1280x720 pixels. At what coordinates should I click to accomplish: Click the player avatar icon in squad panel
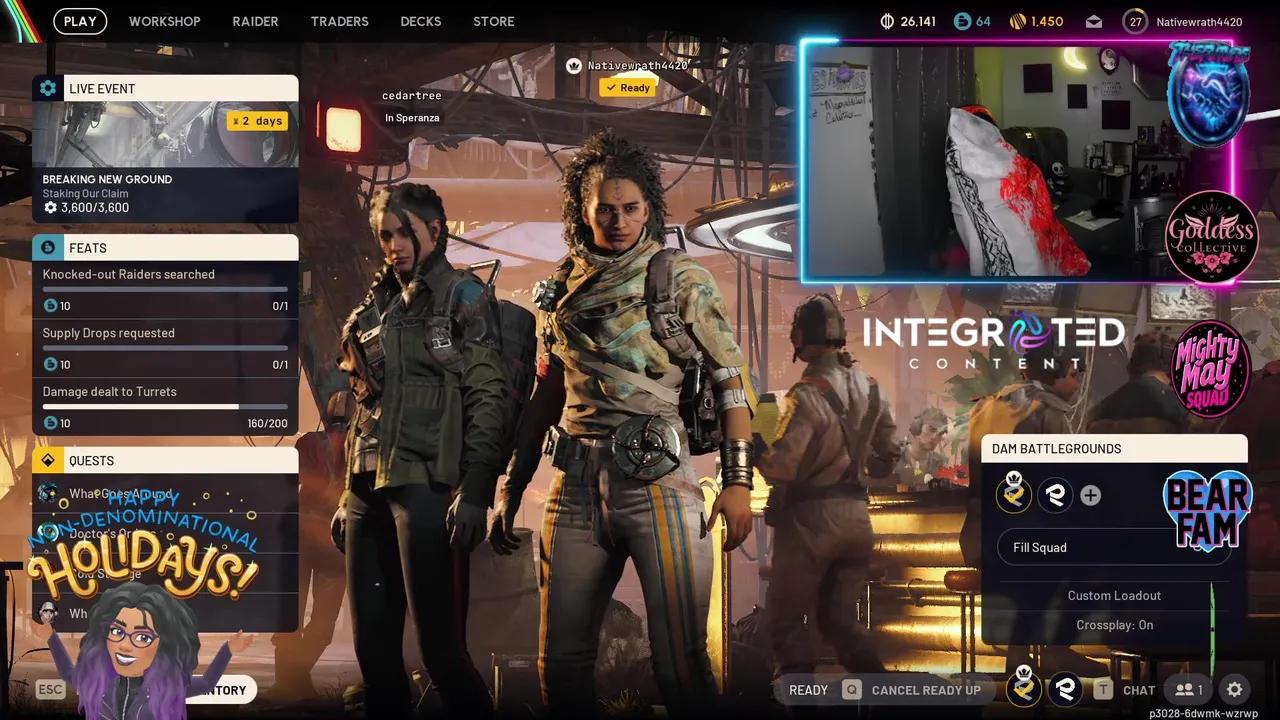1014,495
